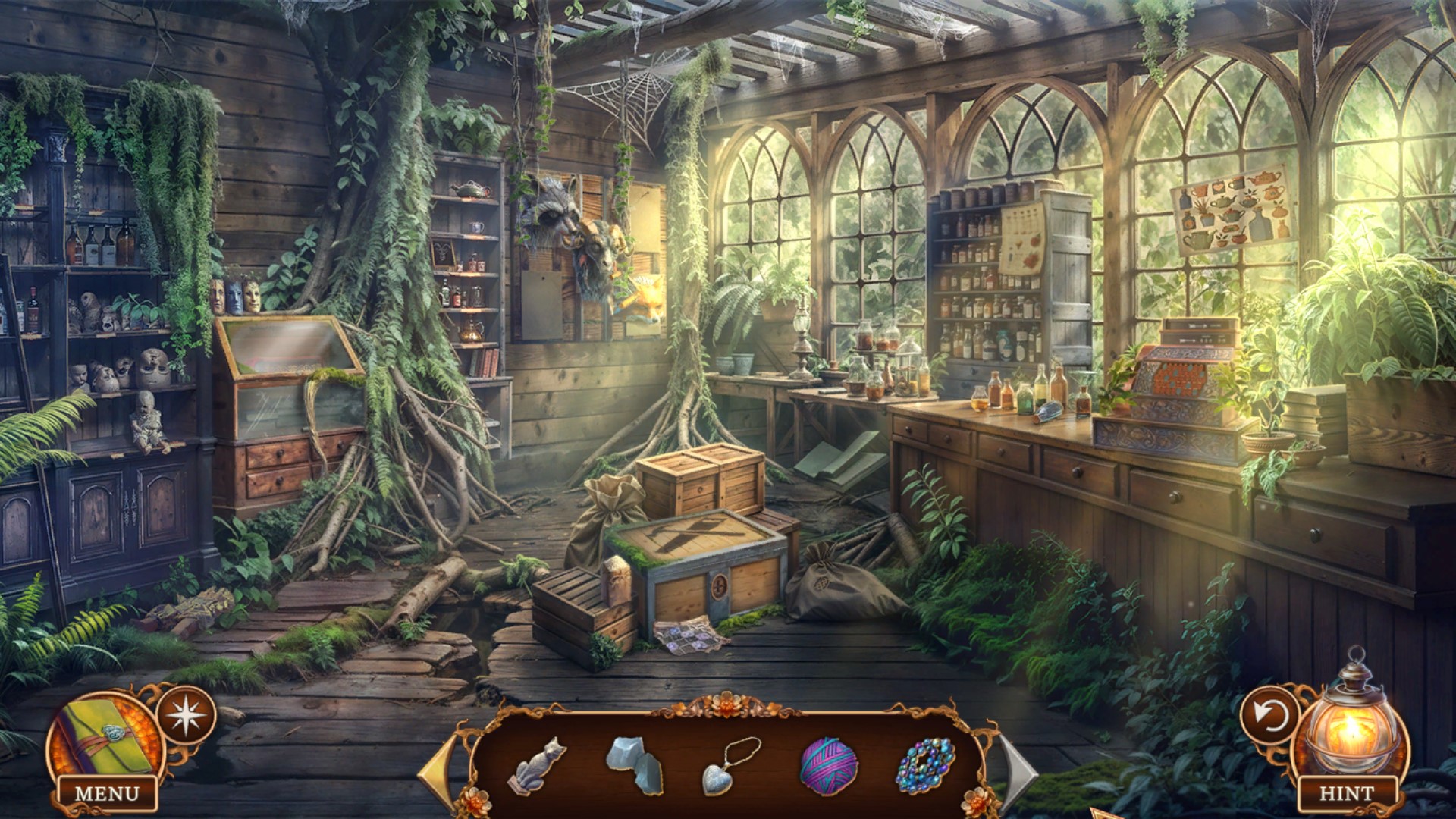Click the circular back arrow button
Screen dimensions: 1456x819
coord(1269,714)
